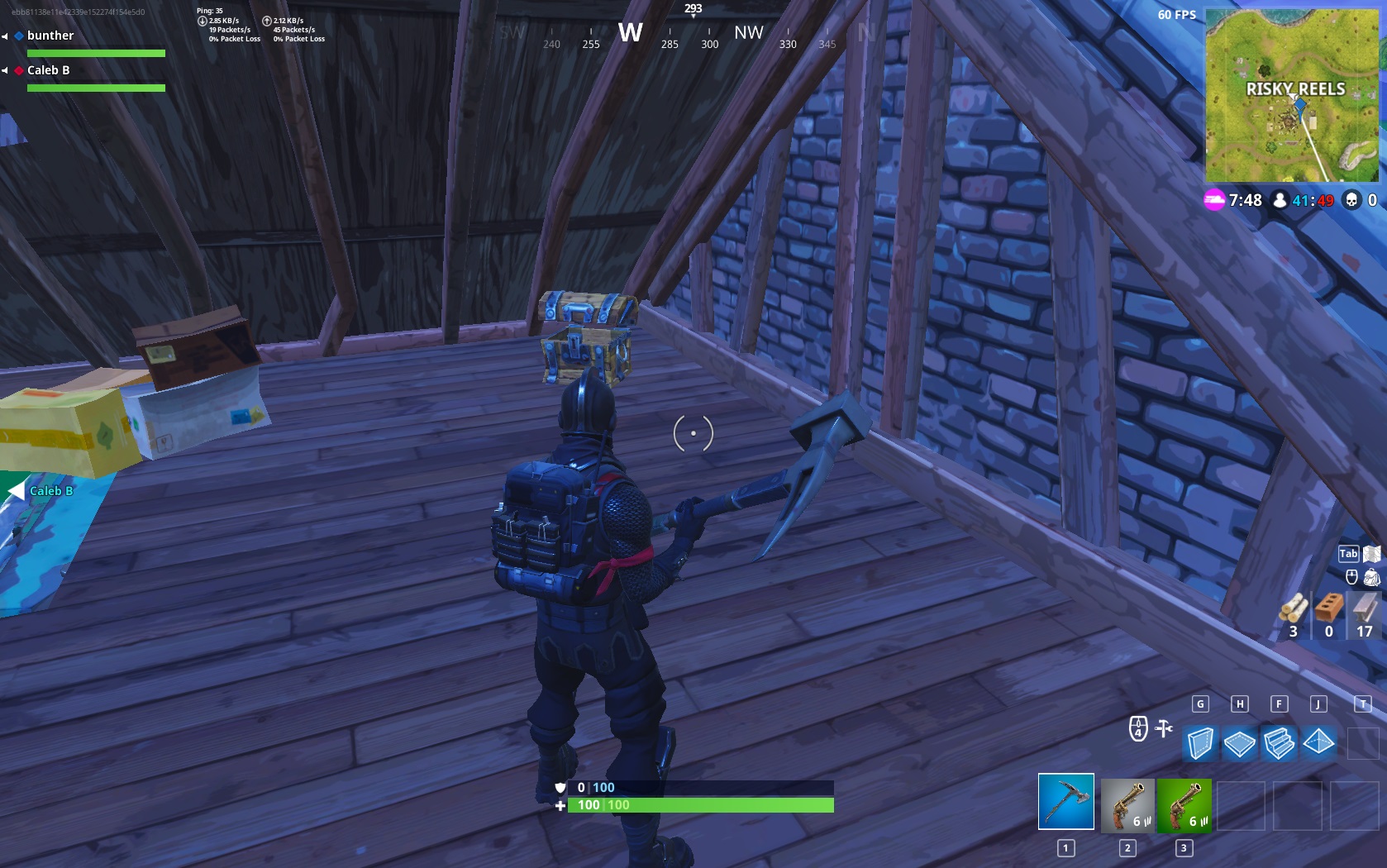Select the stairs build piece icon
1387x868 pixels.
1279,743
